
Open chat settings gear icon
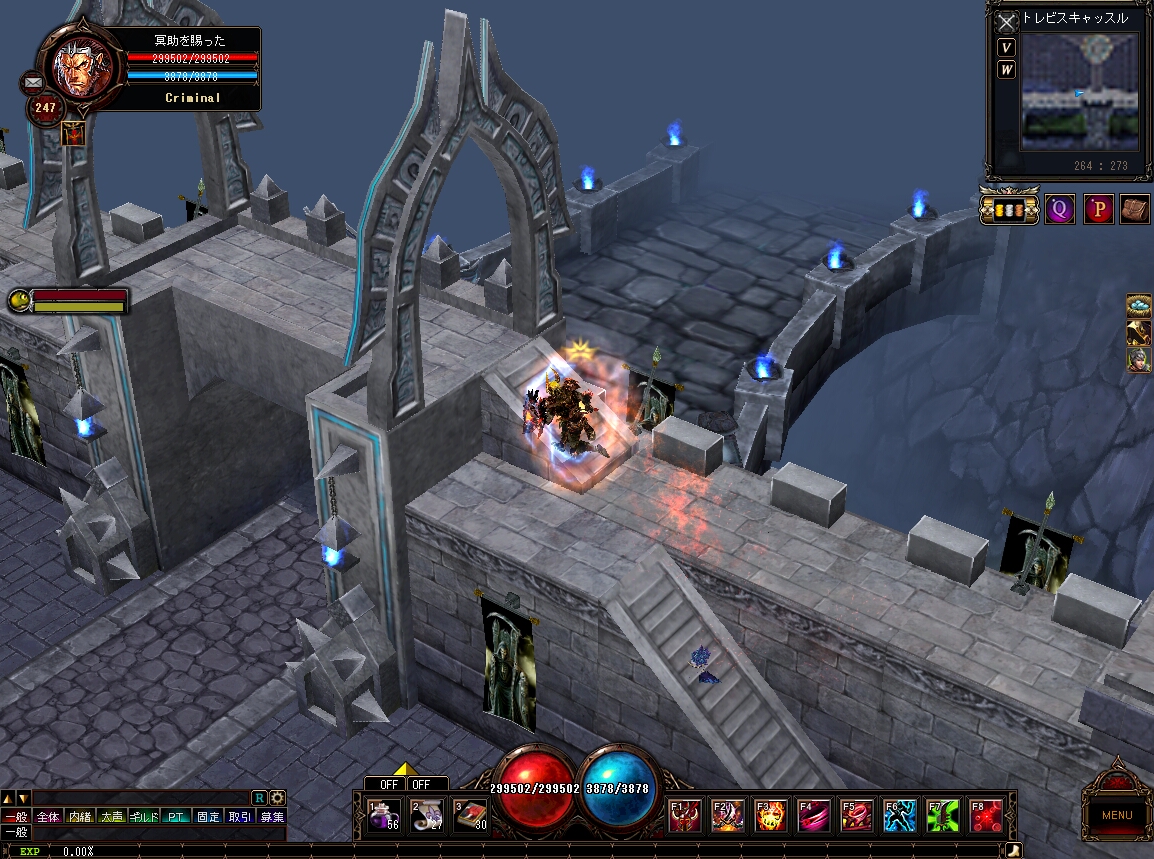pos(277,798)
